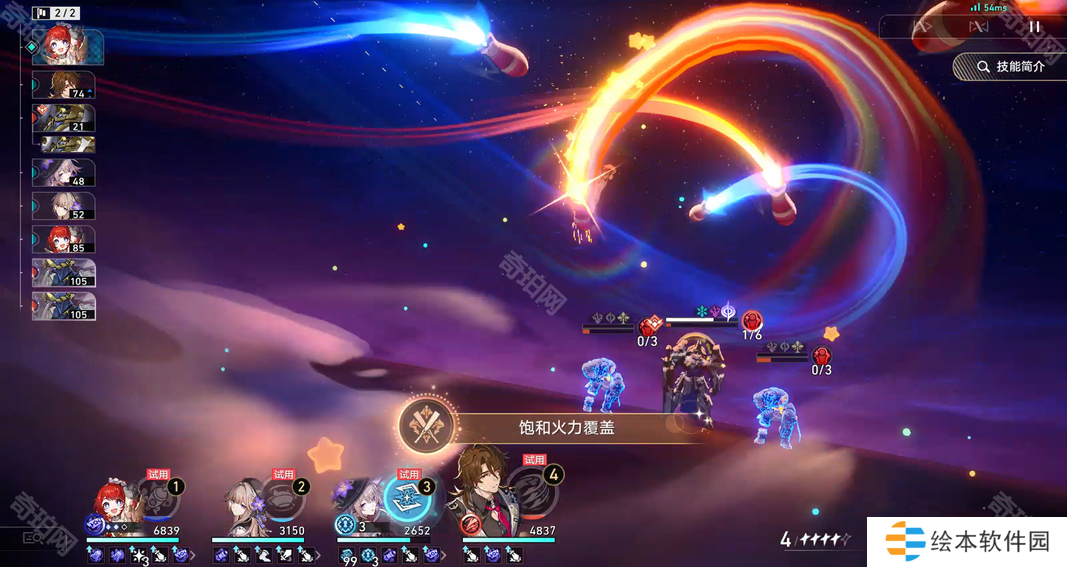Select the turn-order entry with value 52
The image size is (1067, 567).
click(x=64, y=206)
